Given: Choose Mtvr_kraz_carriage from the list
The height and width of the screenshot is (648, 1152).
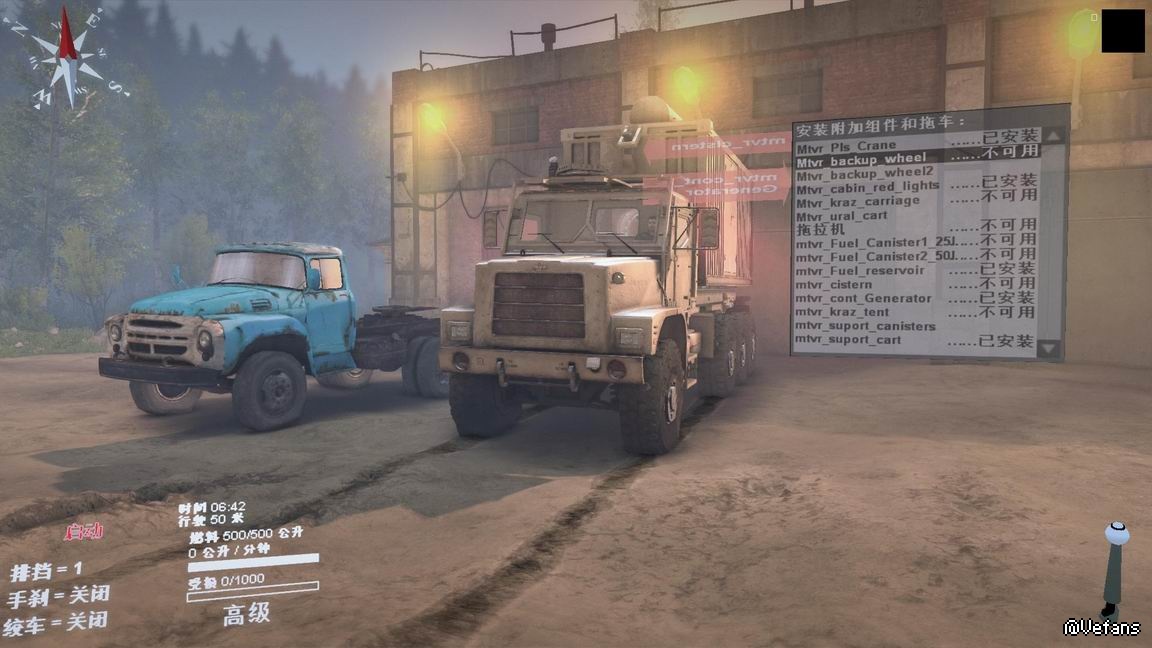Looking at the screenshot, I should (915, 201).
